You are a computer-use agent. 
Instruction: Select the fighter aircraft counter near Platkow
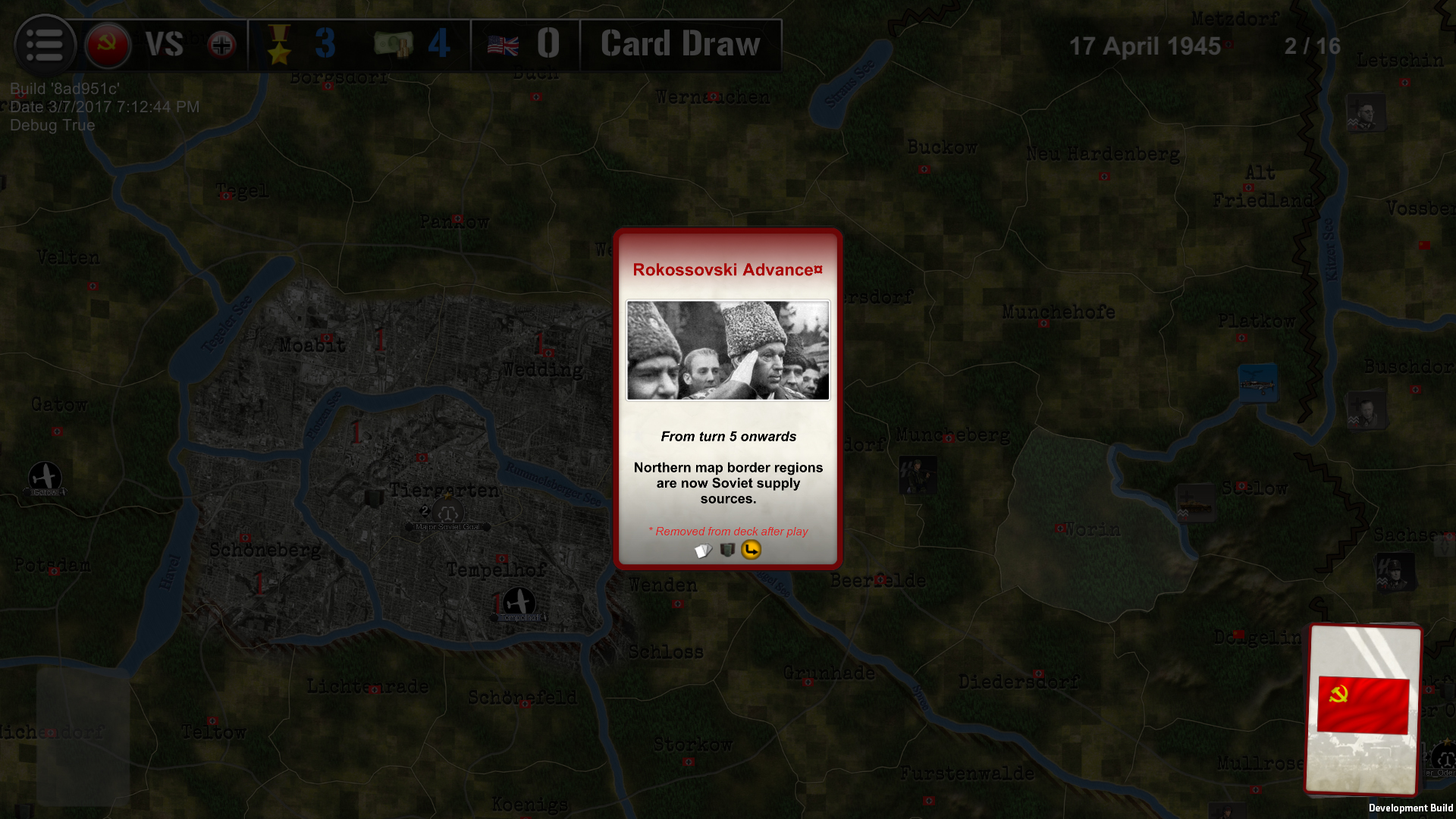point(1259,383)
